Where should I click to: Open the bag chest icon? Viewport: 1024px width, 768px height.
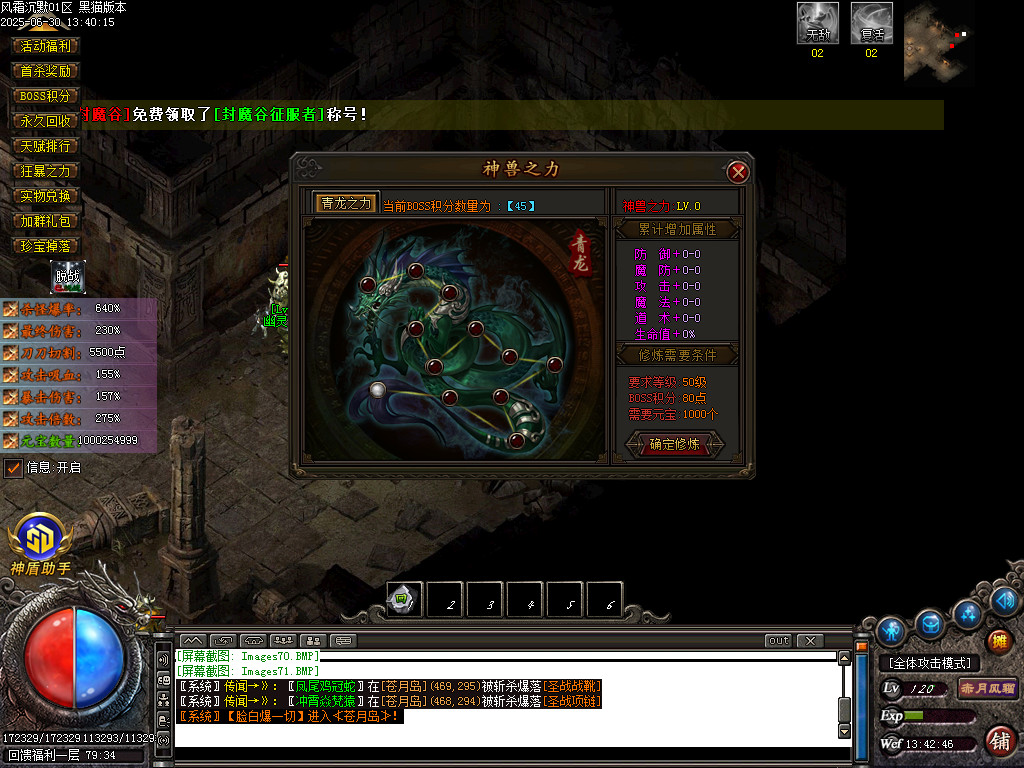click(x=930, y=624)
